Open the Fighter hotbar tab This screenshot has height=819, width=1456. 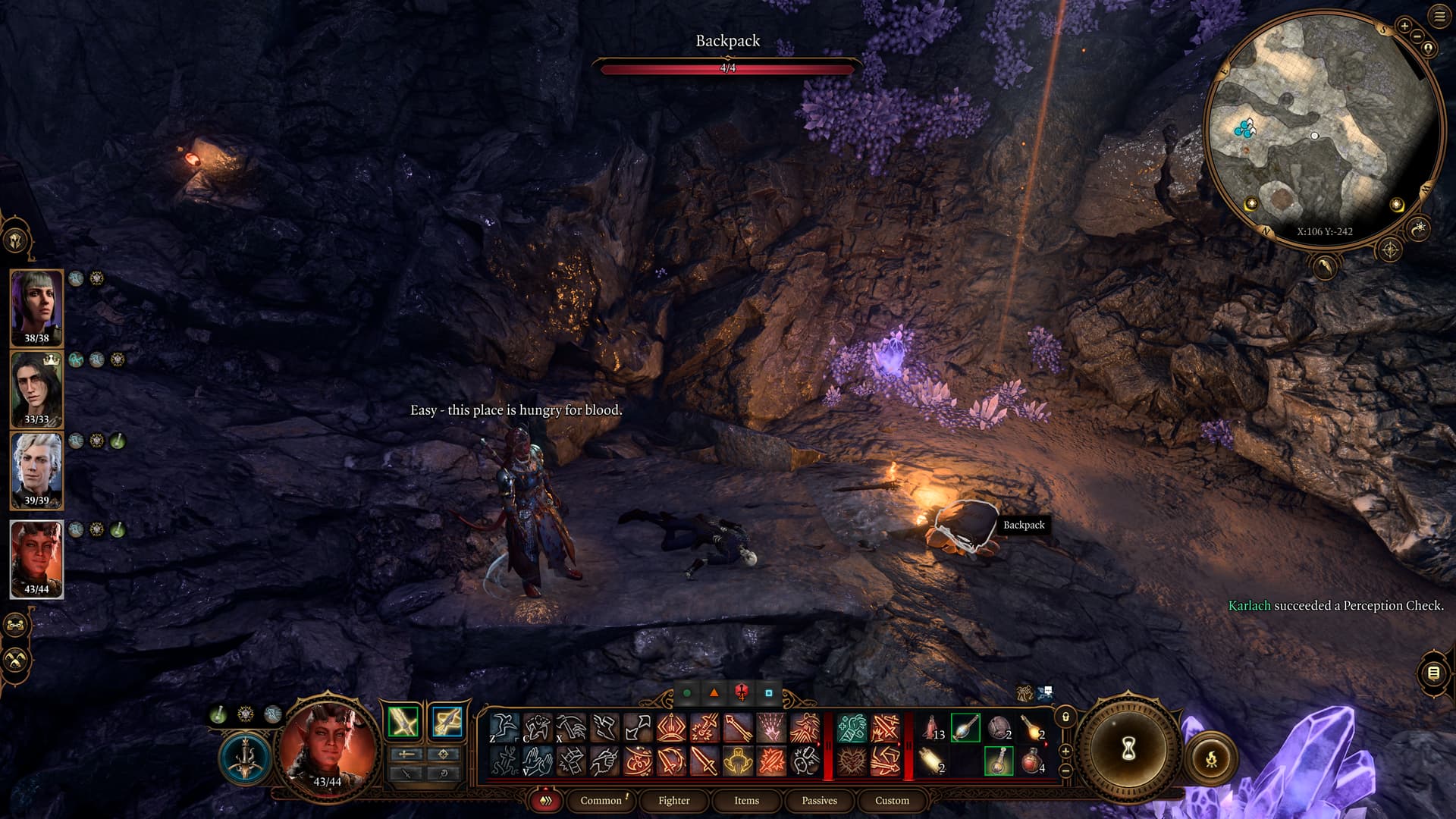[673, 800]
